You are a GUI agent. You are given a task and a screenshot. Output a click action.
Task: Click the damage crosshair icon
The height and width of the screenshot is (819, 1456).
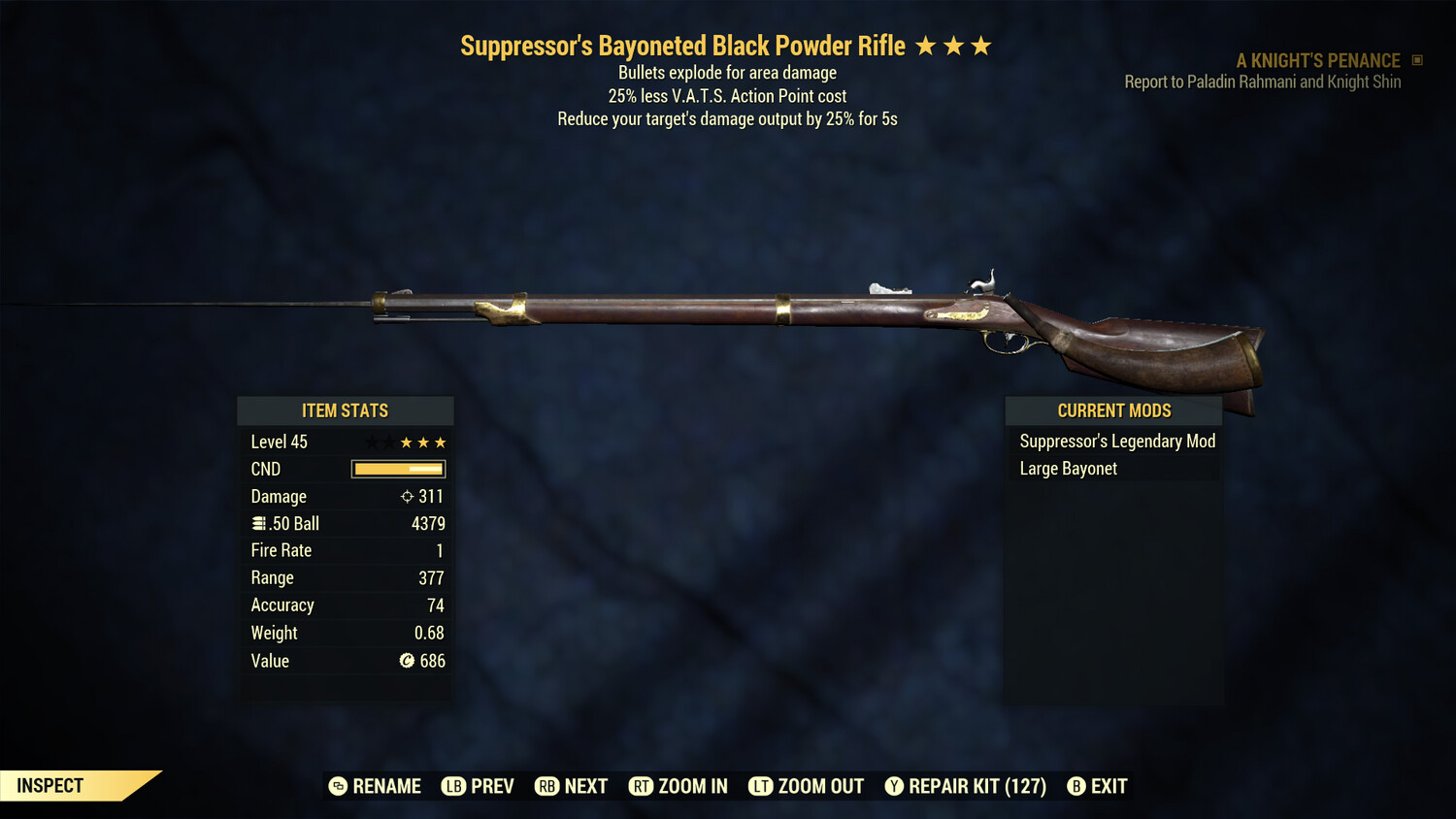[x=407, y=496]
